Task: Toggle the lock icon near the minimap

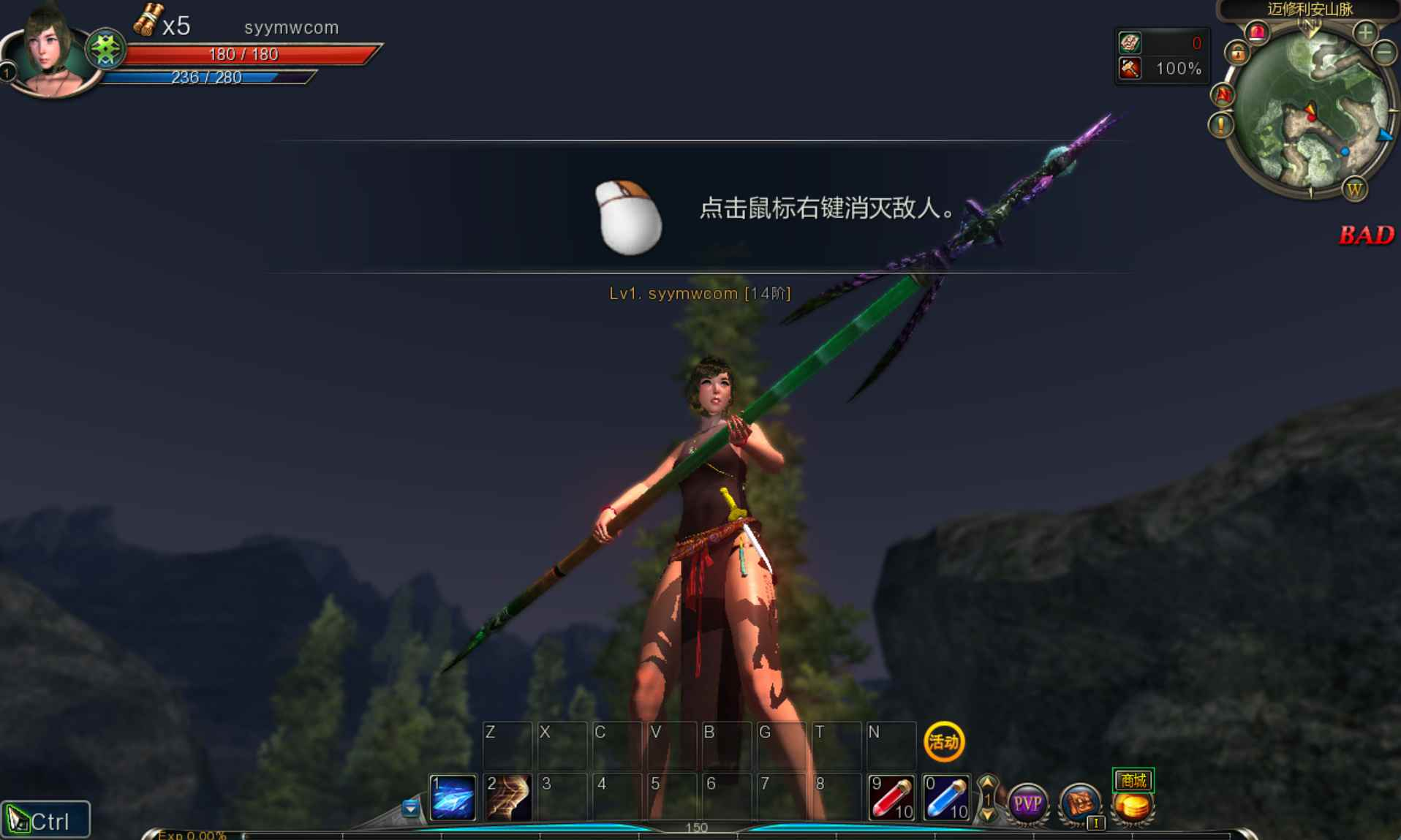Action: [x=1238, y=53]
